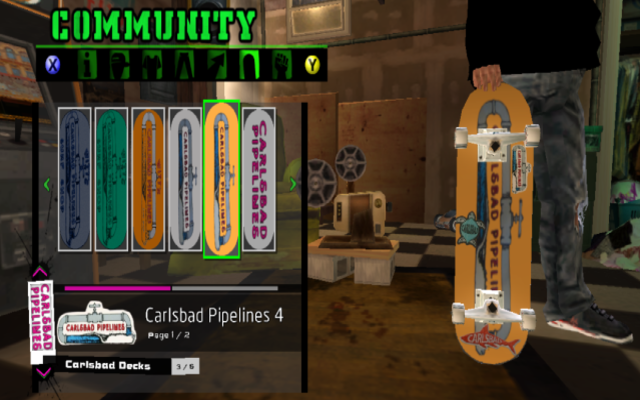The height and width of the screenshot is (400, 640).
Task: Choose the highlighted Carlsbad Pipelines 4 deck
Action: coord(221,180)
